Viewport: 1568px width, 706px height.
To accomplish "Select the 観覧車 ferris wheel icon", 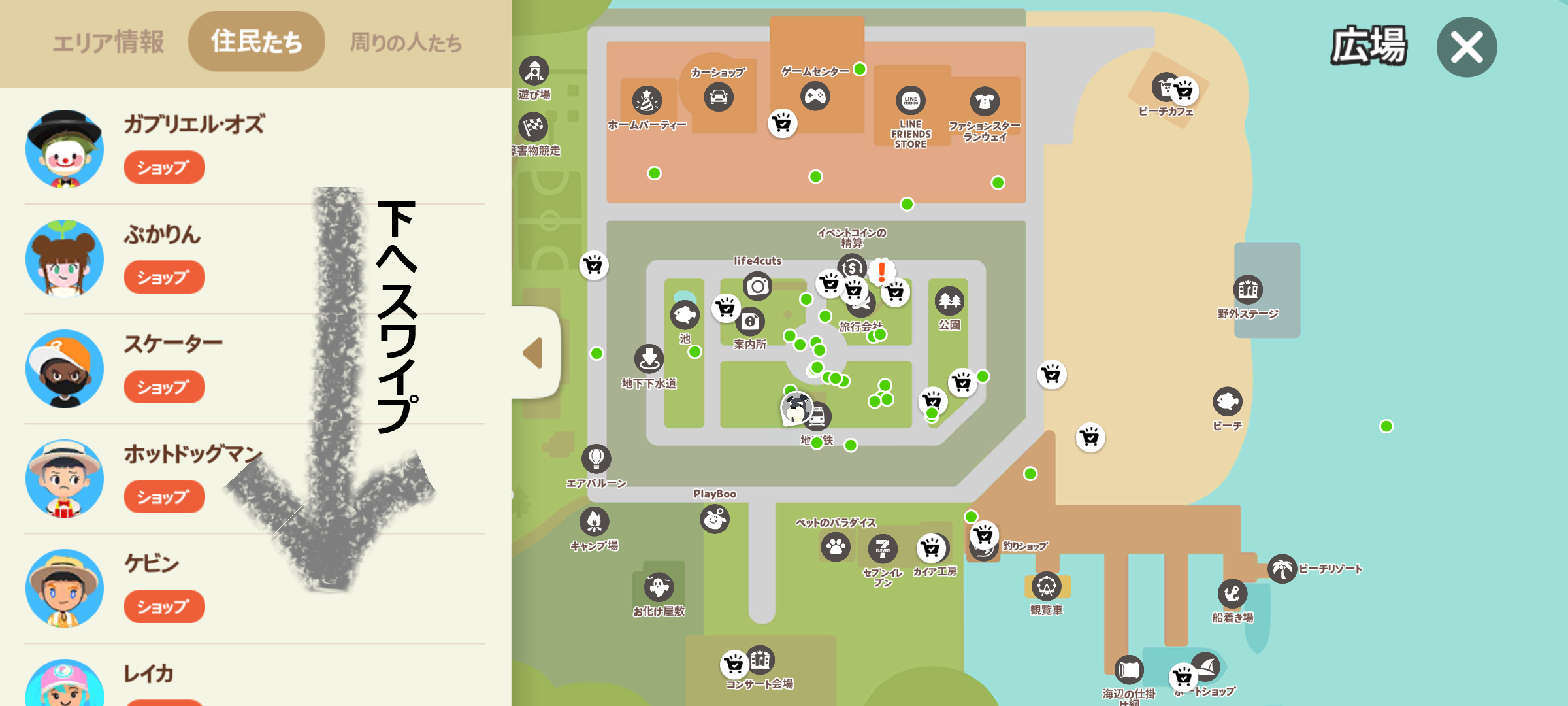I will [1046, 586].
